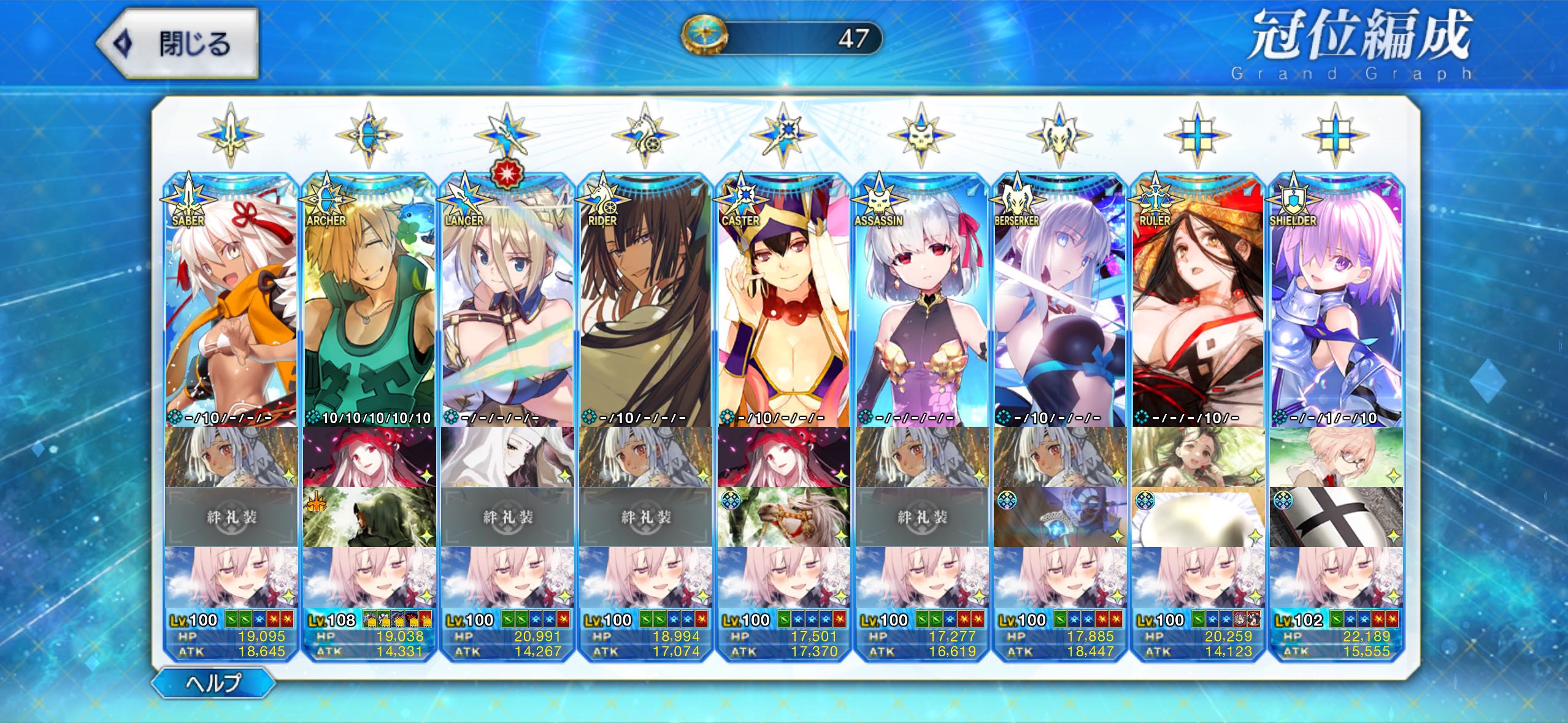Select the ARCHER servant card
1568x723 pixels.
(x=369, y=300)
